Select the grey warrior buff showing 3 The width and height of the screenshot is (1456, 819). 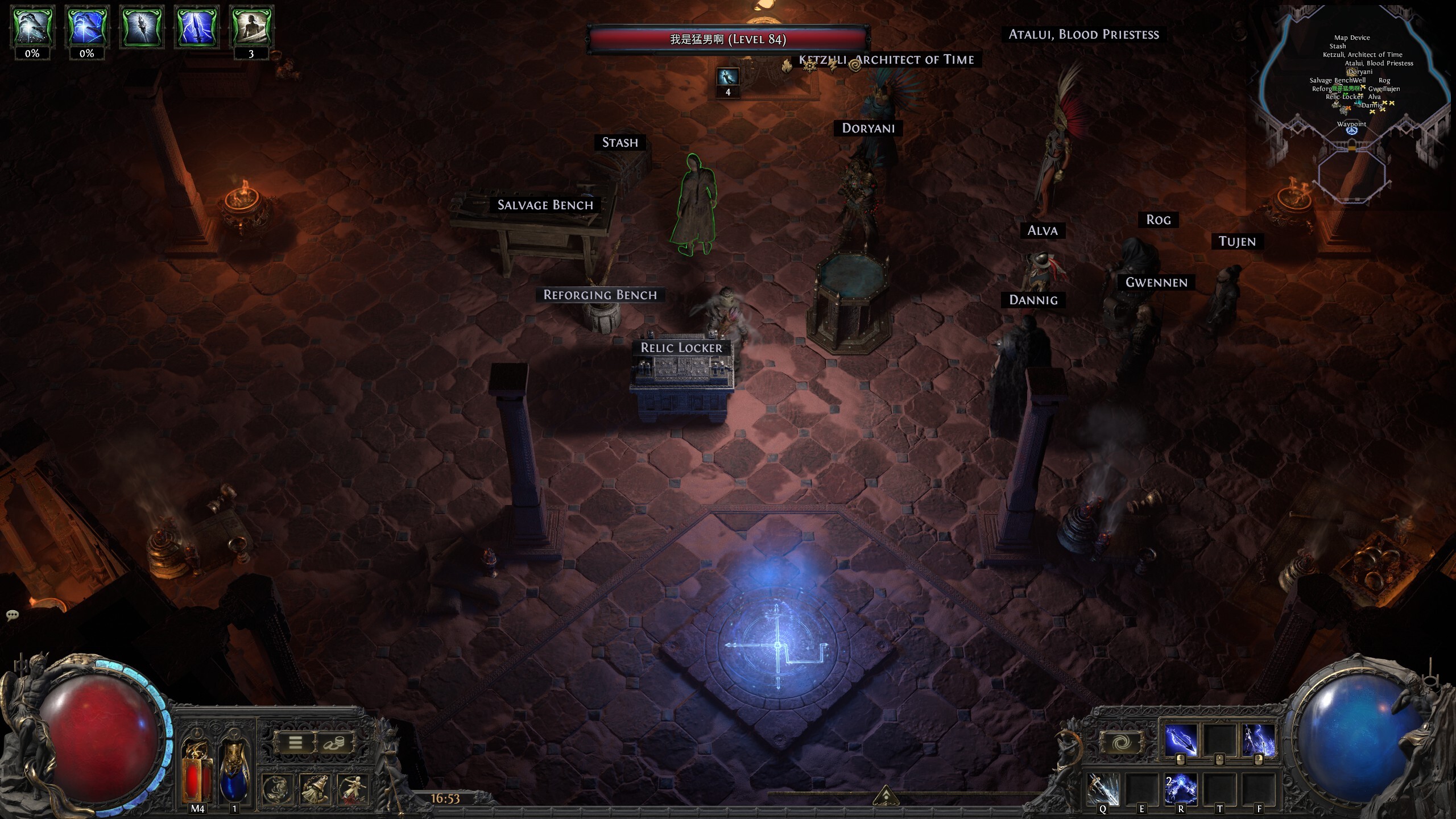point(251,27)
